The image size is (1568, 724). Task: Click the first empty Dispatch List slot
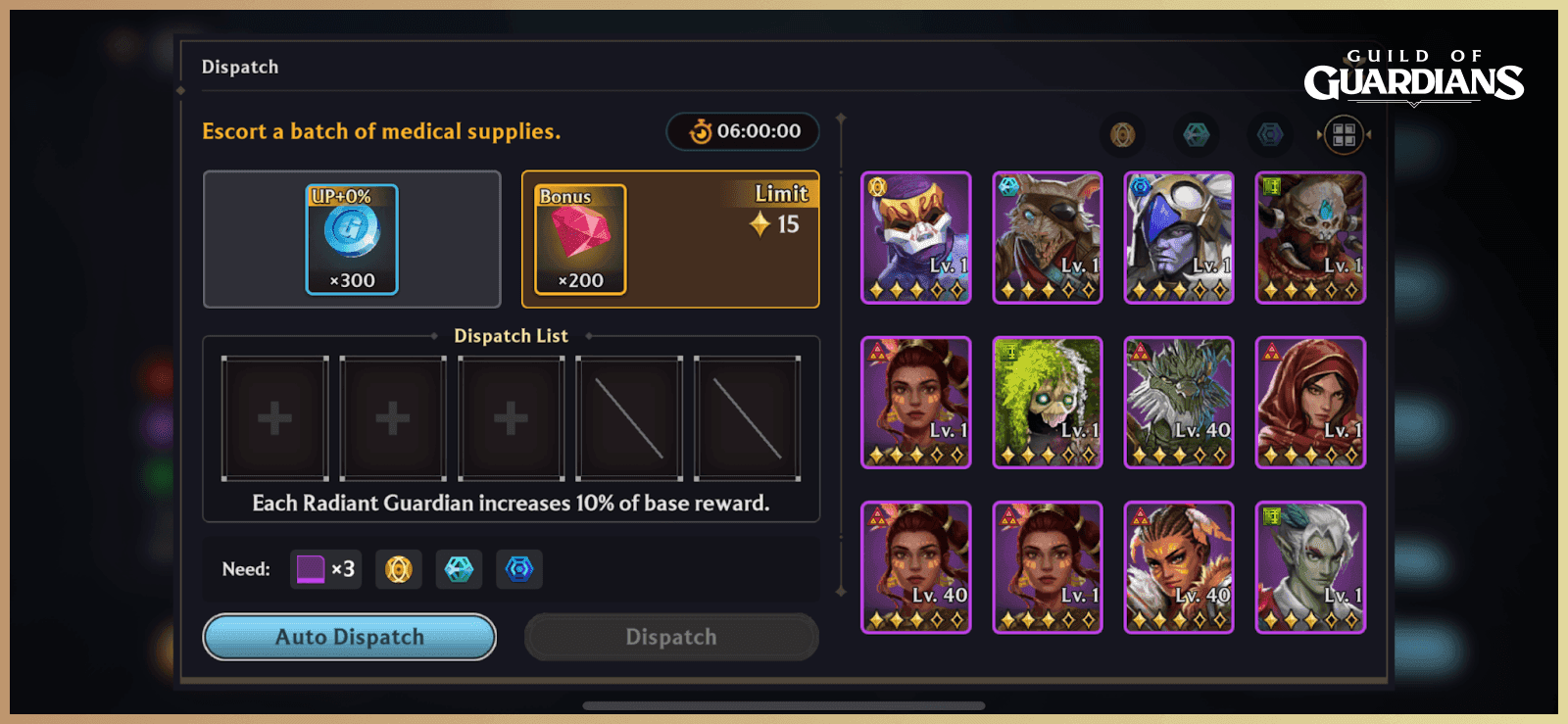(x=274, y=416)
